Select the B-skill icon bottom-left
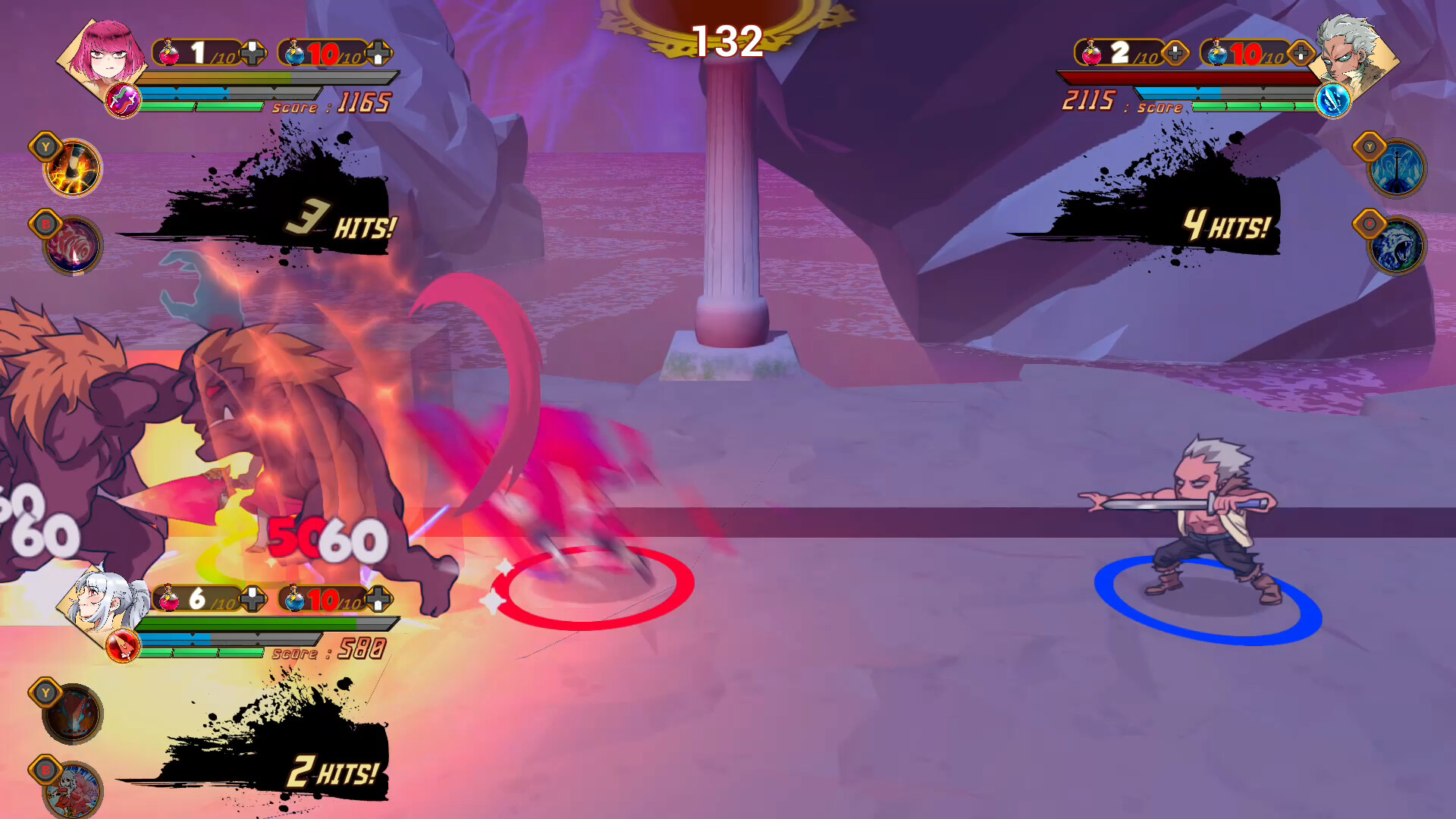Viewport: 1456px width, 819px height. coord(71,790)
